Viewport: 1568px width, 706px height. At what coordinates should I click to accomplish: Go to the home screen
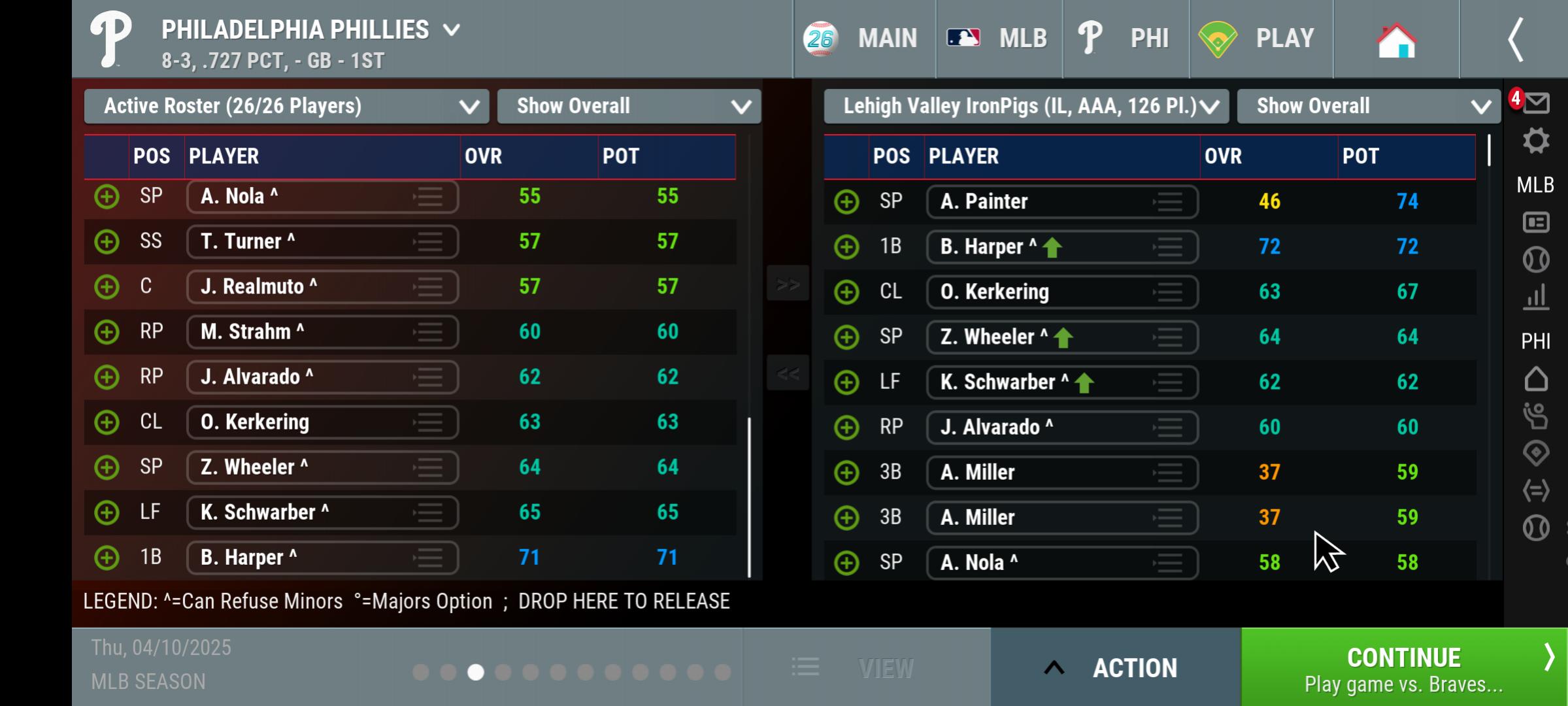click(x=1395, y=40)
